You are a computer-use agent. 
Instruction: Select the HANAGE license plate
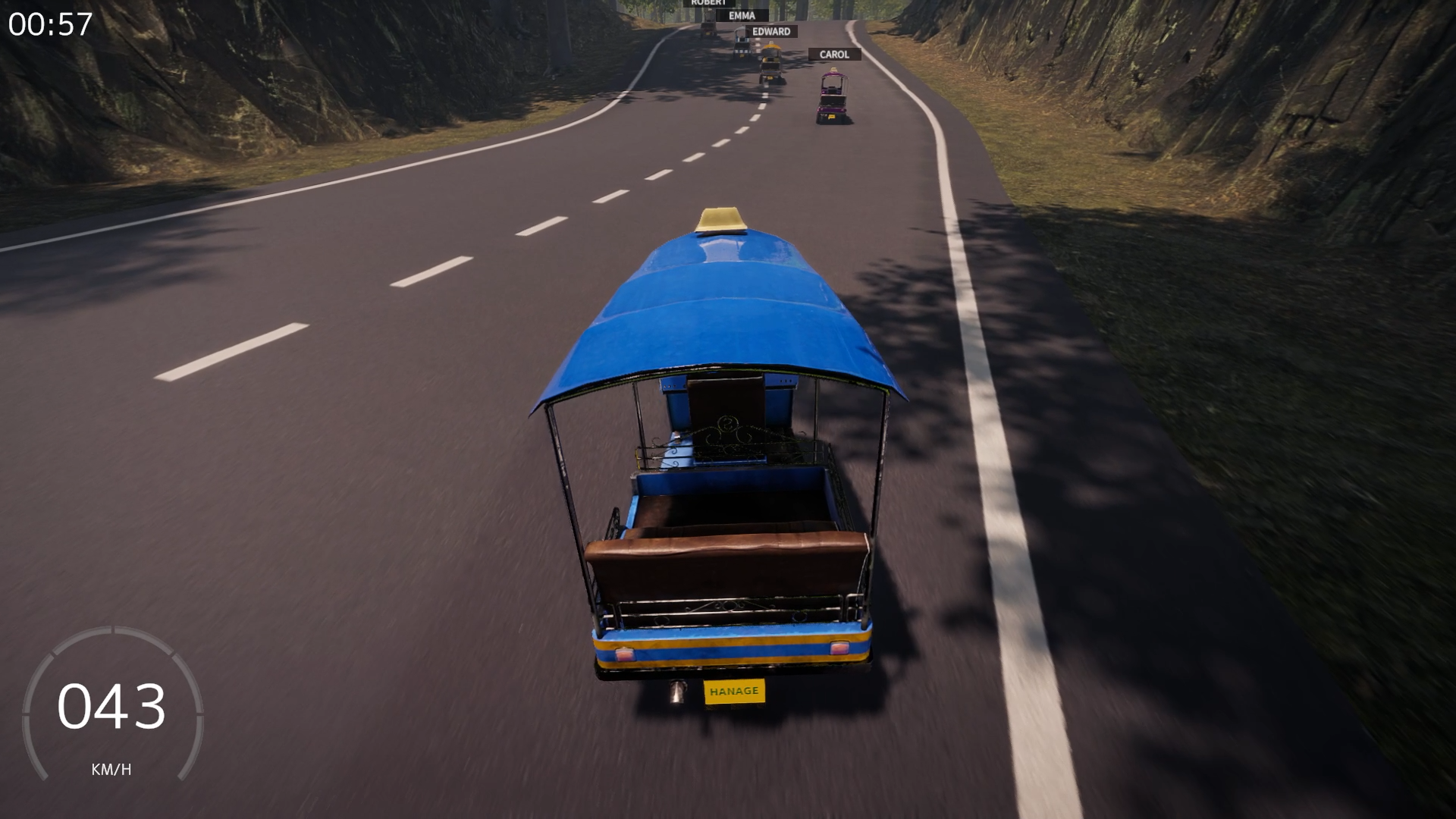click(x=733, y=691)
